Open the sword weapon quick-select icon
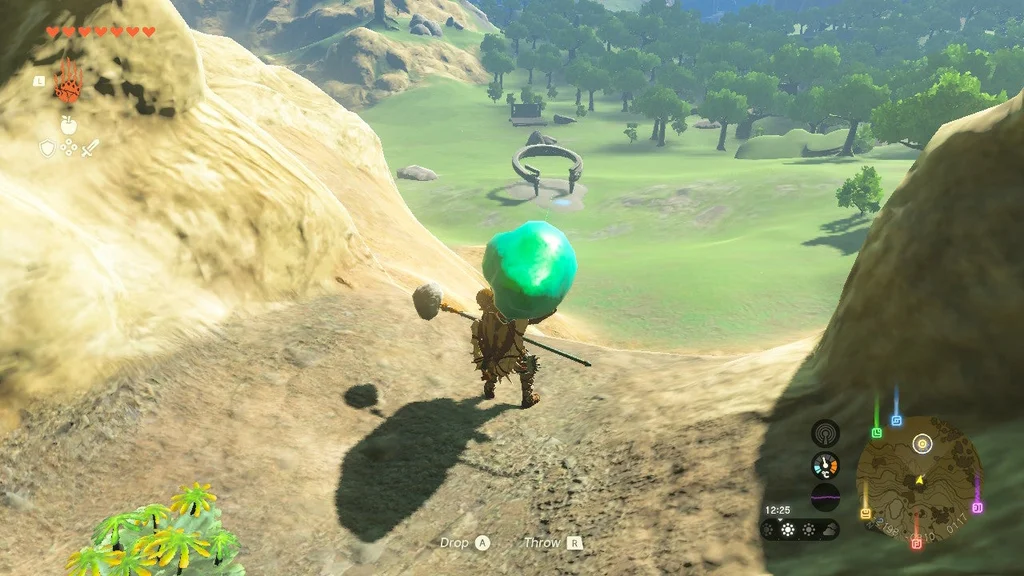This screenshot has width=1024, height=576. (89, 148)
